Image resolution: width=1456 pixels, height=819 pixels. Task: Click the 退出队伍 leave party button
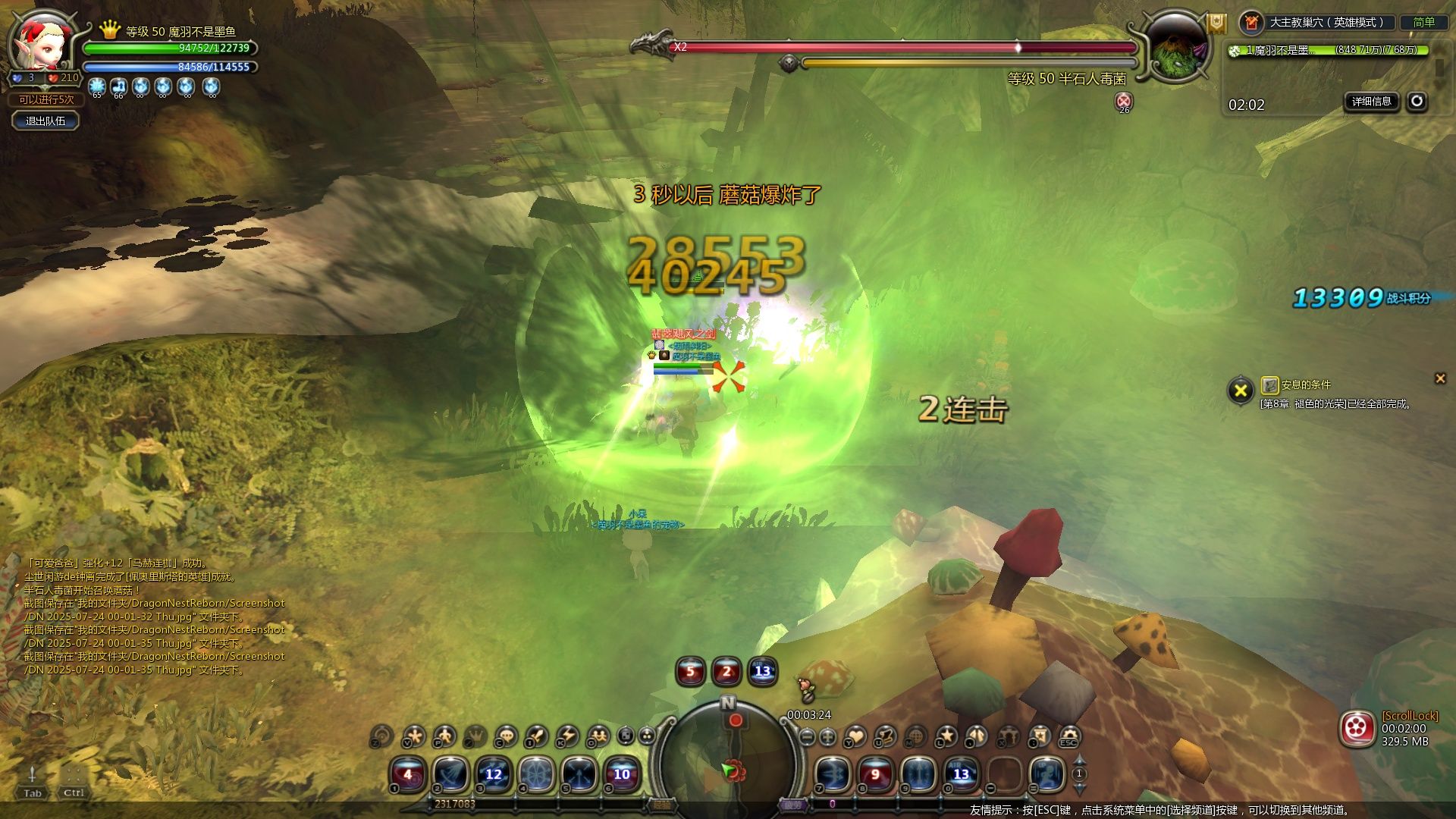click(x=45, y=121)
